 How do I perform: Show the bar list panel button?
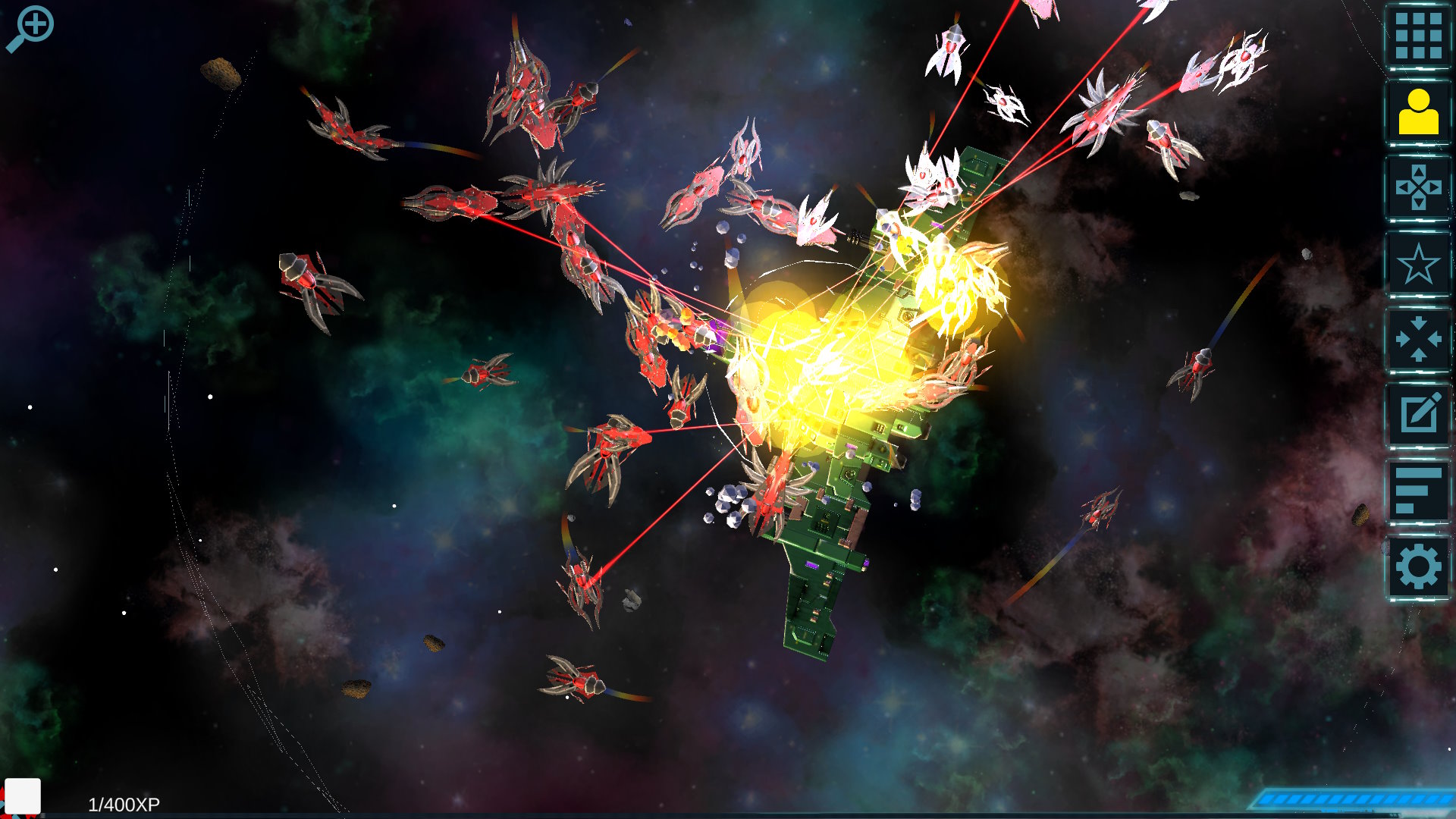tap(1417, 491)
